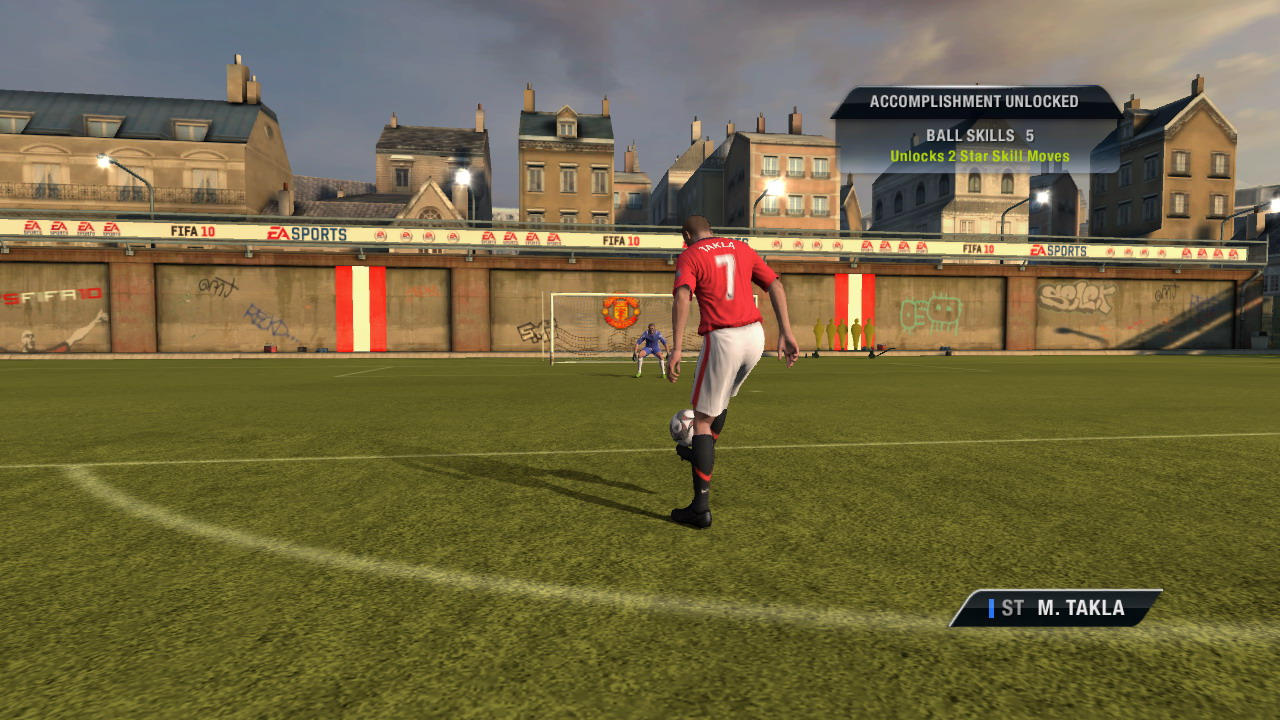Image resolution: width=1280 pixels, height=720 pixels.
Task: Select the ST M. Takla player nameplate
Action: (1056, 608)
